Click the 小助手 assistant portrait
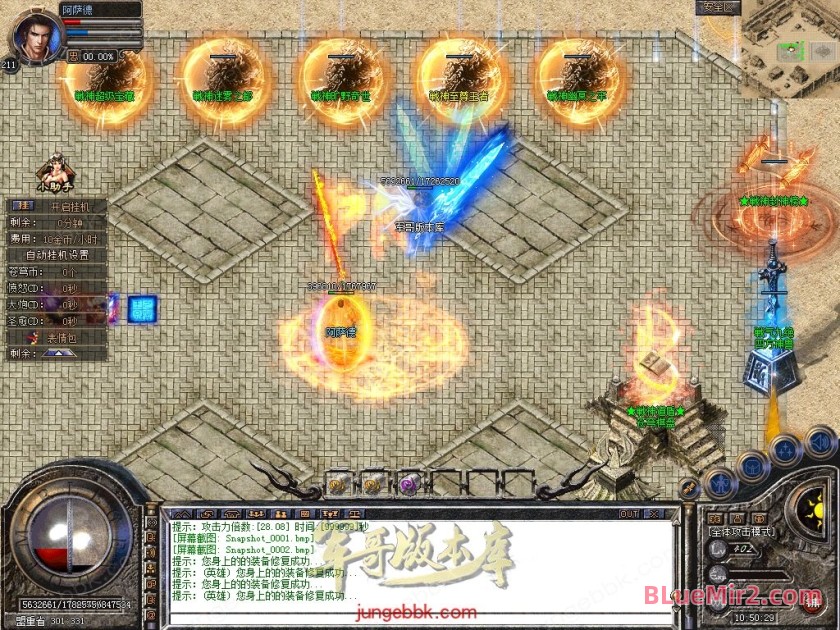The height and width of the screenshot is (630, 840). point(53,172)
